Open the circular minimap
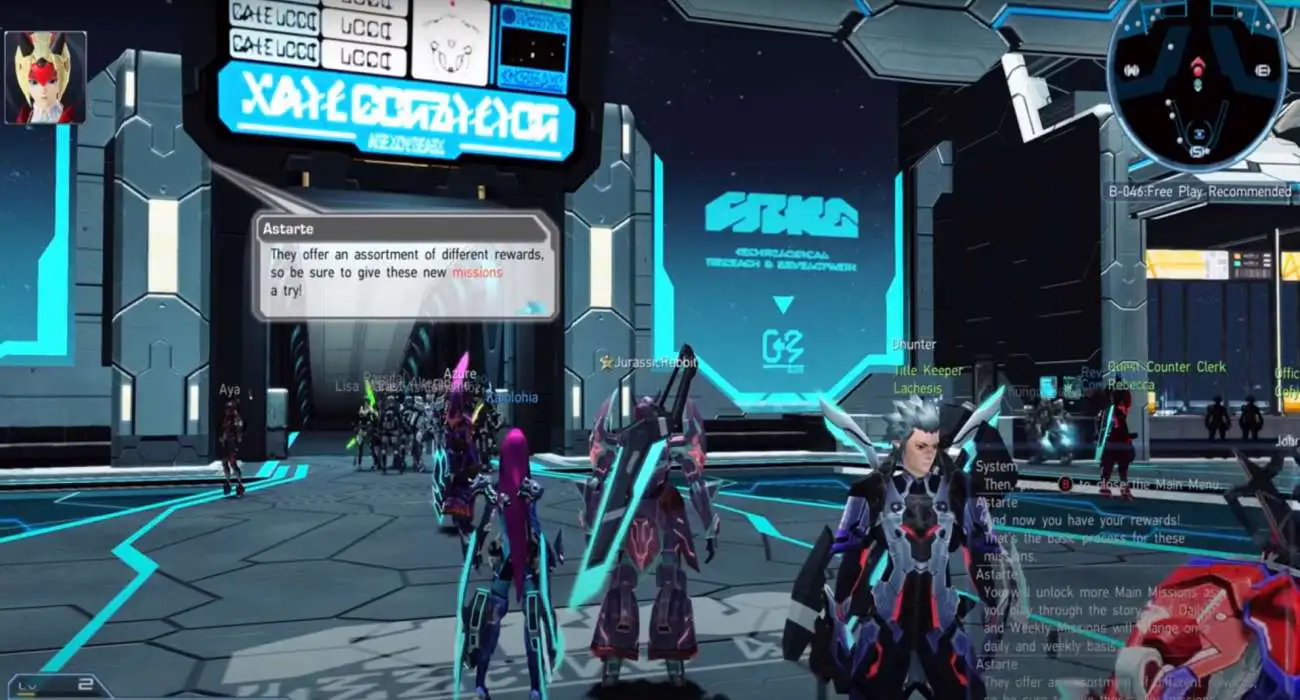The width and height of the screenshot is (1300, 700). pos(1196,84)
